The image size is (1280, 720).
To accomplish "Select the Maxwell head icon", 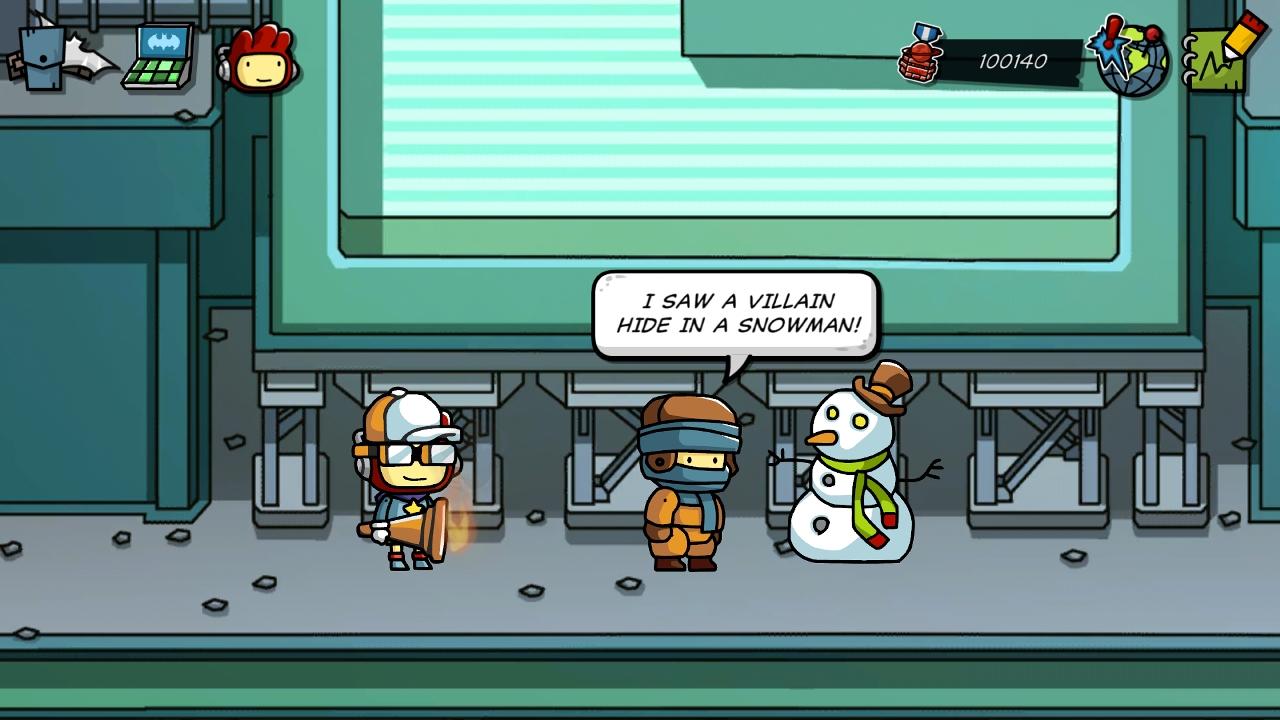I will pos(262,60).
